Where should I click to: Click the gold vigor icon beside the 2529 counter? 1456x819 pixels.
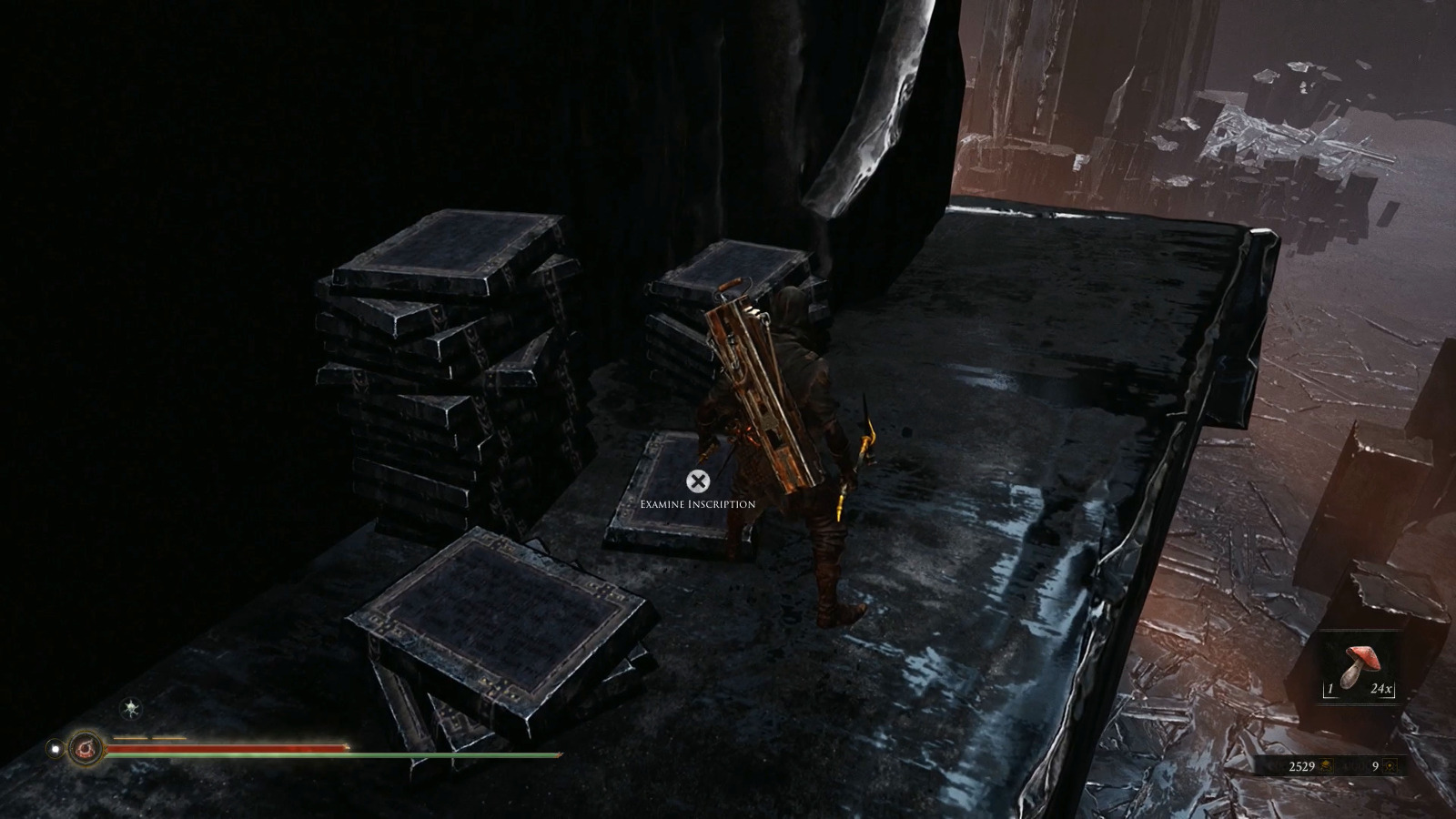[x=1327, y=766]
